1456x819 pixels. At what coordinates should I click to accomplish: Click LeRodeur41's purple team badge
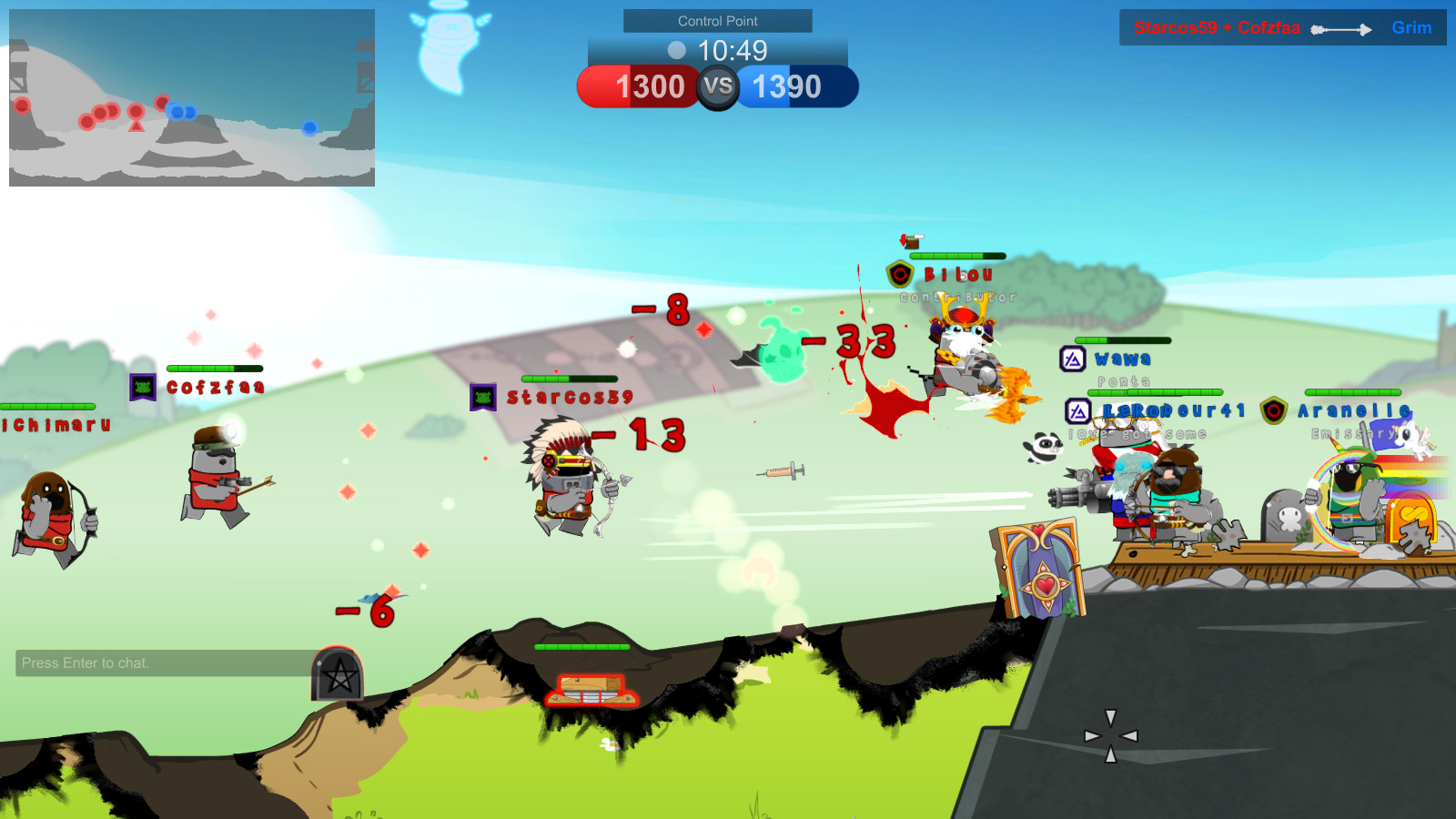(1077, 411)
